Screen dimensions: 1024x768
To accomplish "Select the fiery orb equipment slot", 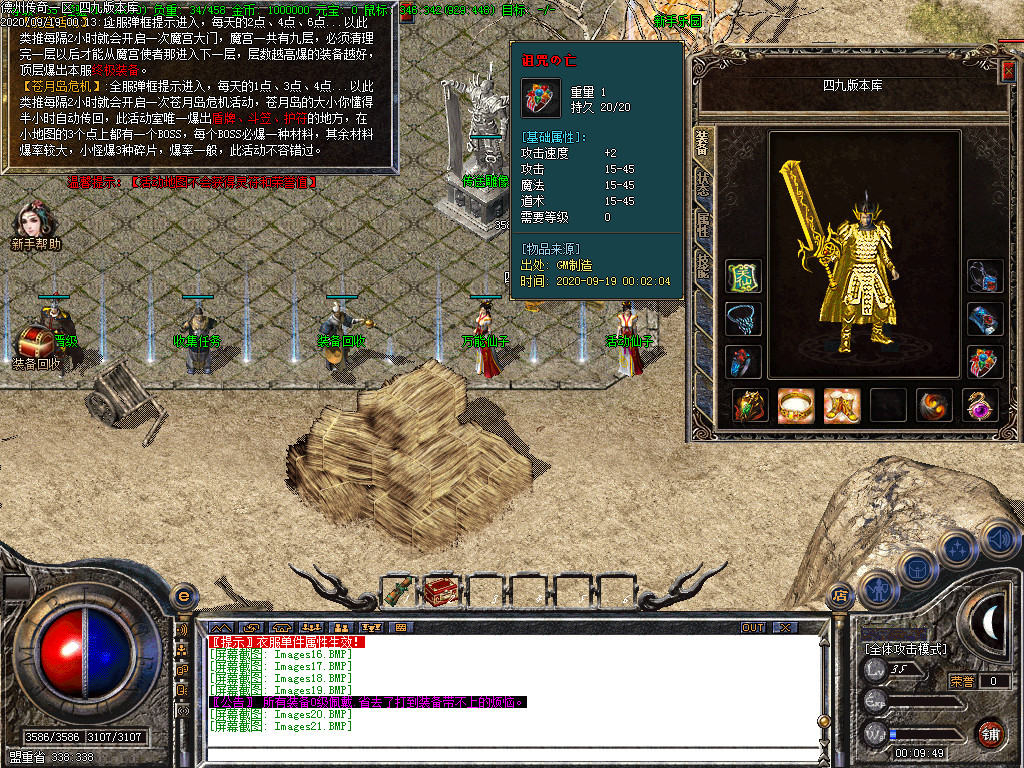I will (x=934, y=405).
